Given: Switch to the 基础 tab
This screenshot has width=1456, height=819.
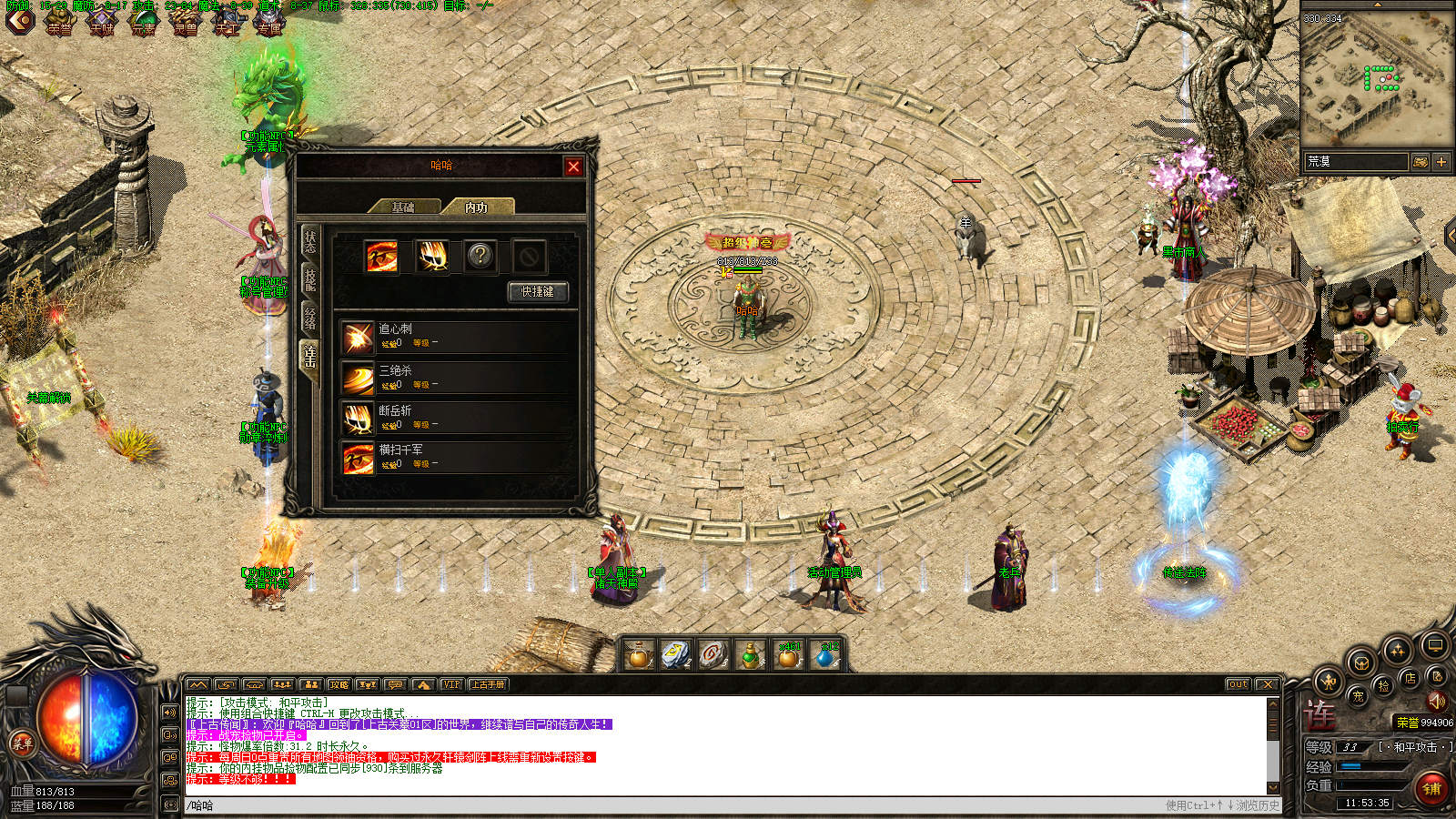Looking at the screenshot, I should pyautogui.click(x=404, y=207).
